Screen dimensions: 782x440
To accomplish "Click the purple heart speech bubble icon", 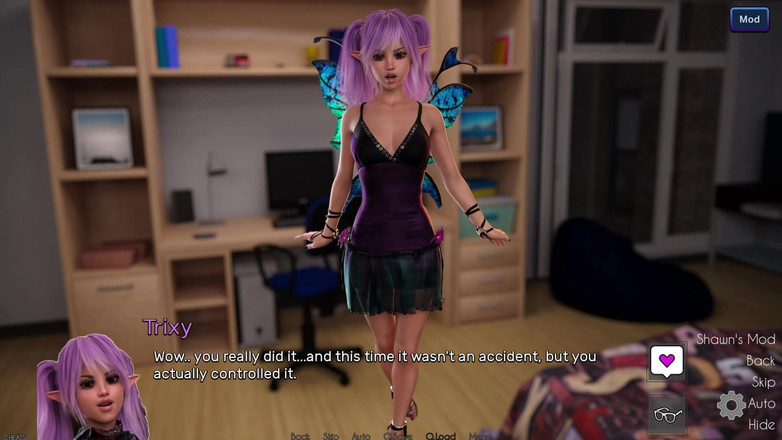I will click(666, 360).
